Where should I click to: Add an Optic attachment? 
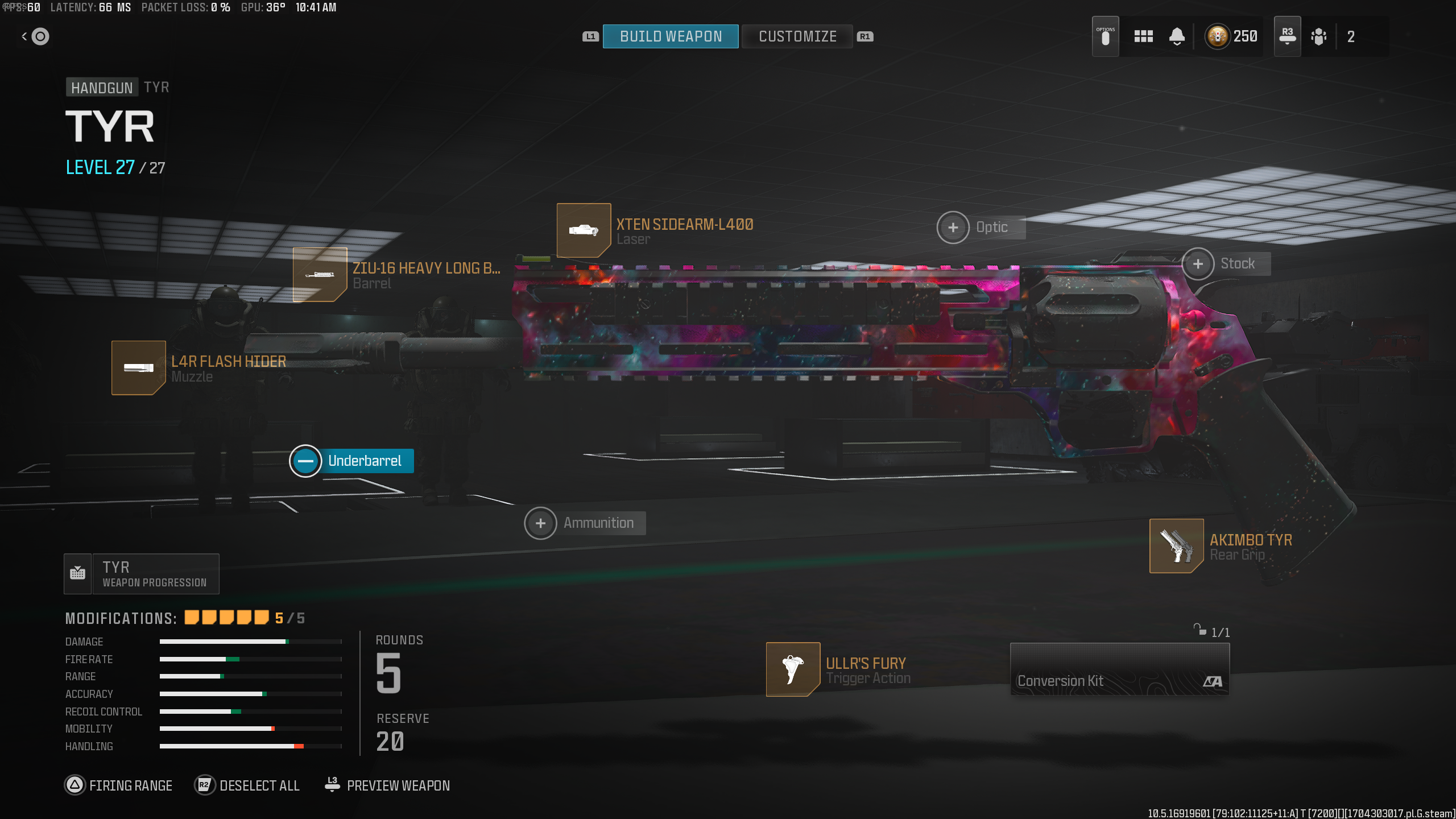tap(953, 227)
